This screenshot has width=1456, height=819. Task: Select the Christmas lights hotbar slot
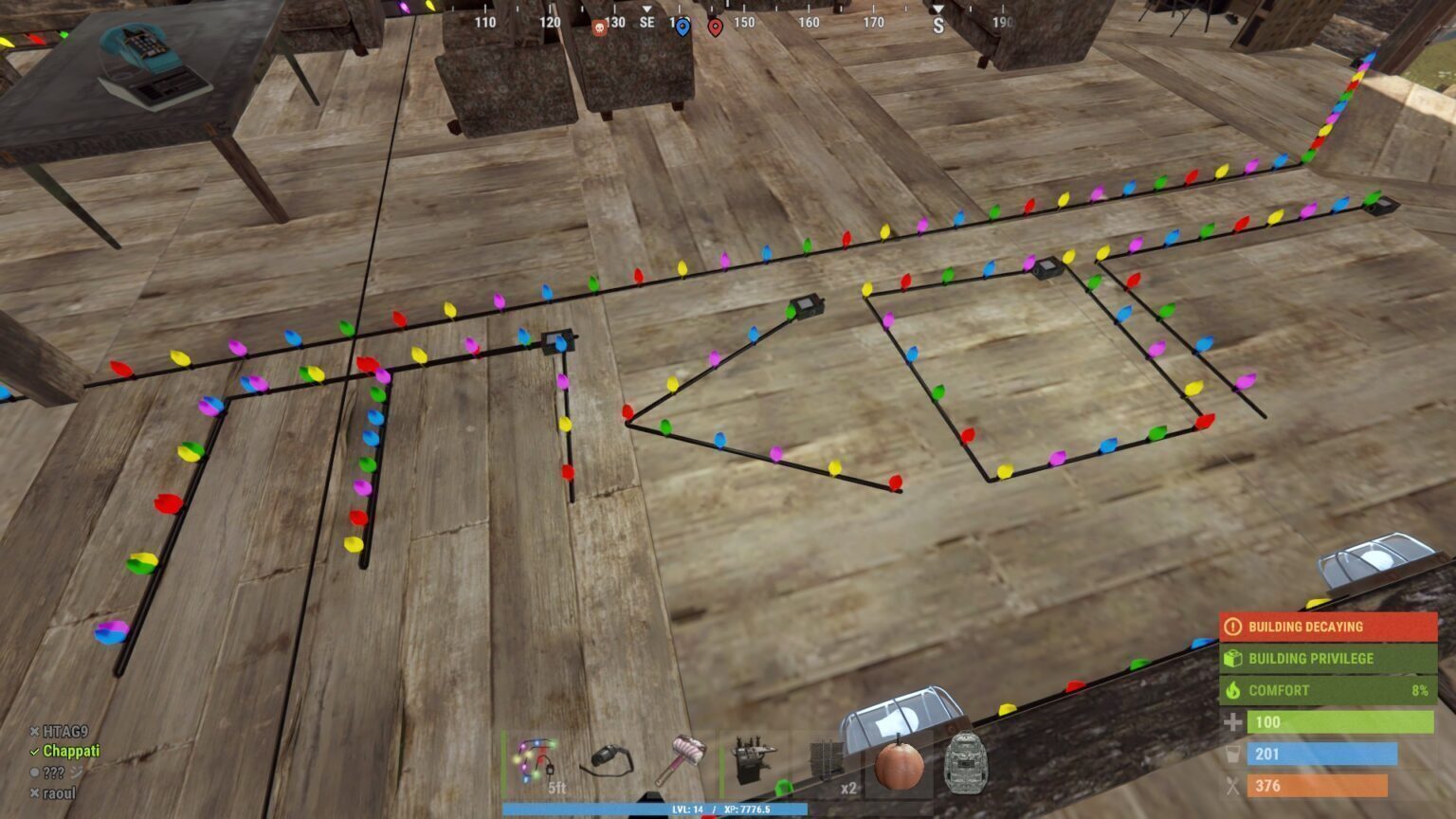537,763
